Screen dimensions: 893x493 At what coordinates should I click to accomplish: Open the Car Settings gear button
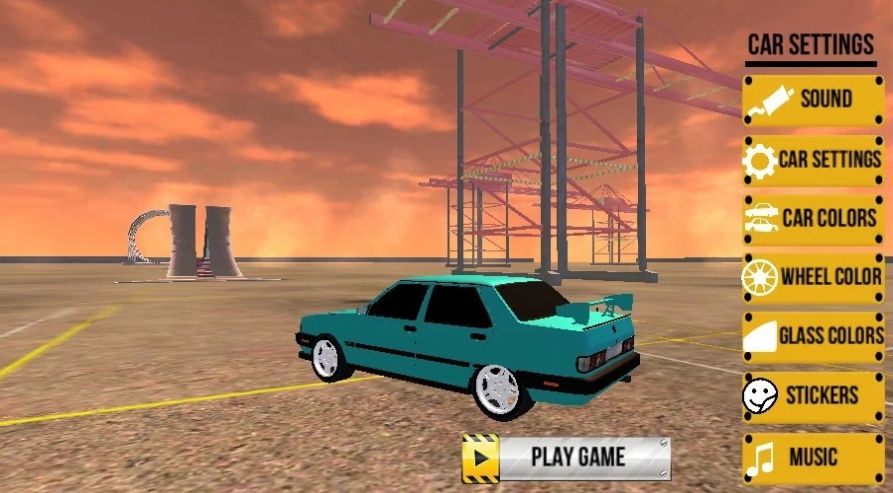click(x=813, y=159)
